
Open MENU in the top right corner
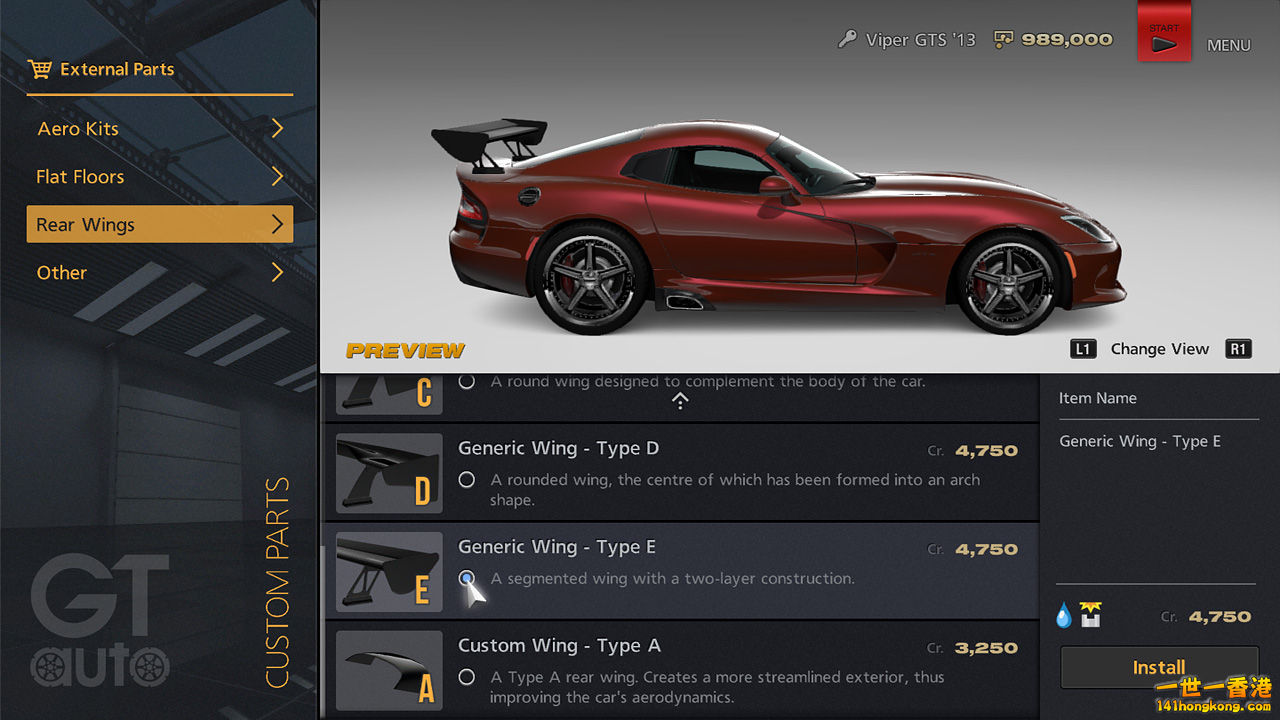(x=1229, y=45)
